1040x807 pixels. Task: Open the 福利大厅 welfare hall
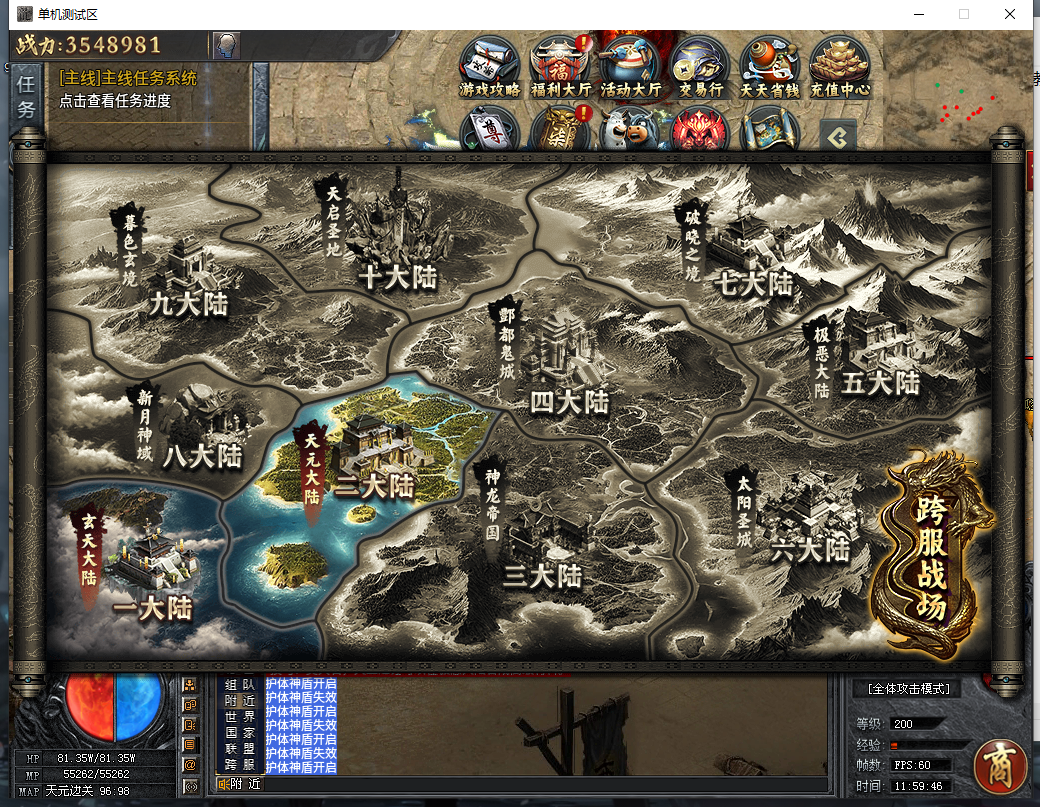(560, 66)
